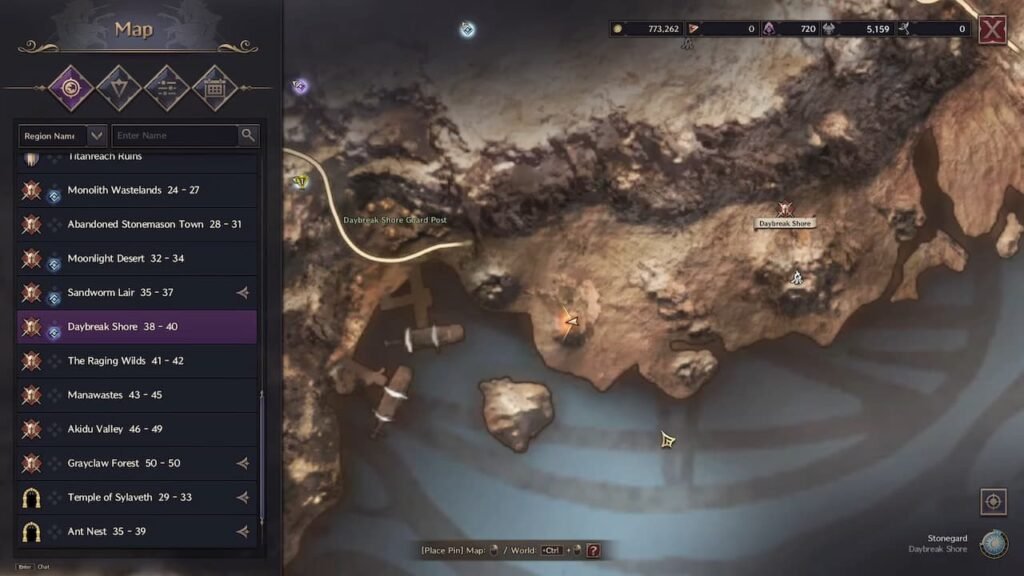Screen dimensions: 1024x576
Task: Open Sandworm Lair 35 - 37 region
Action: pyautogui.click(x=120, y=292)
